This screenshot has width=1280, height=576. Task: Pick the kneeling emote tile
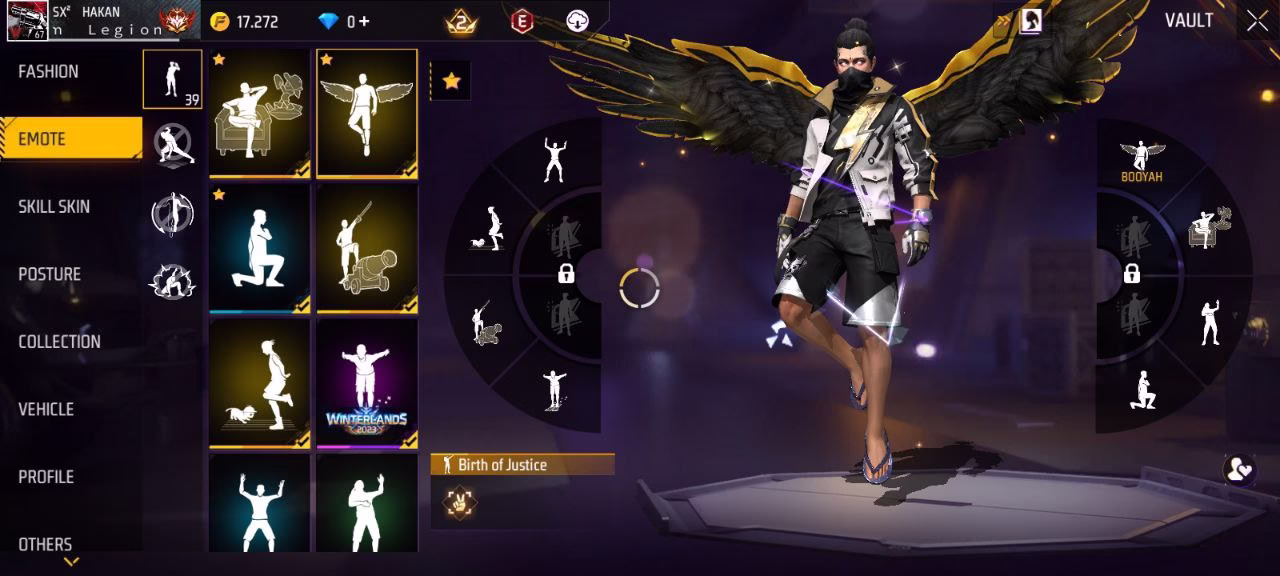pos(259,247)
